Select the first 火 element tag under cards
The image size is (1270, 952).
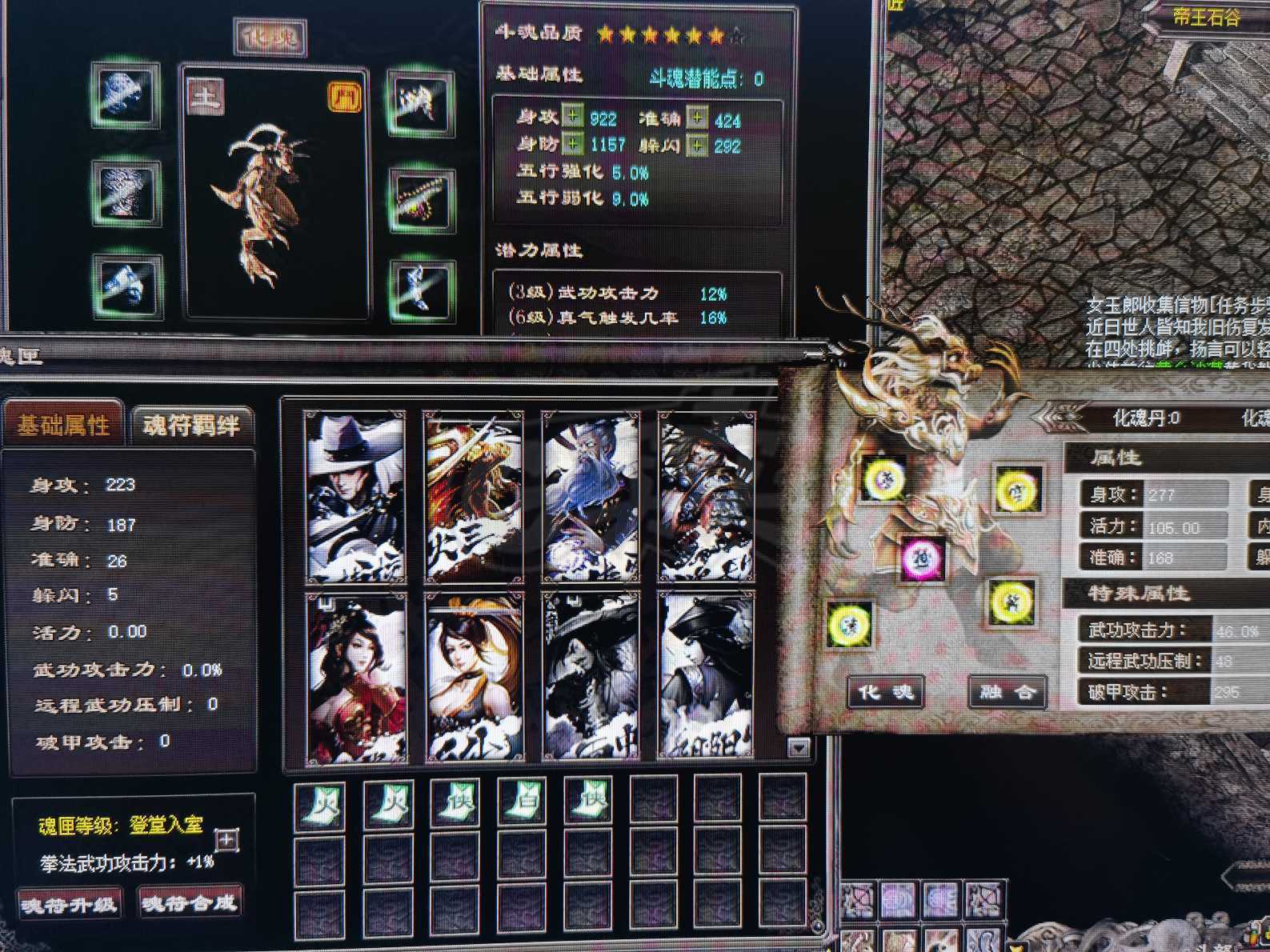(323, 802)
